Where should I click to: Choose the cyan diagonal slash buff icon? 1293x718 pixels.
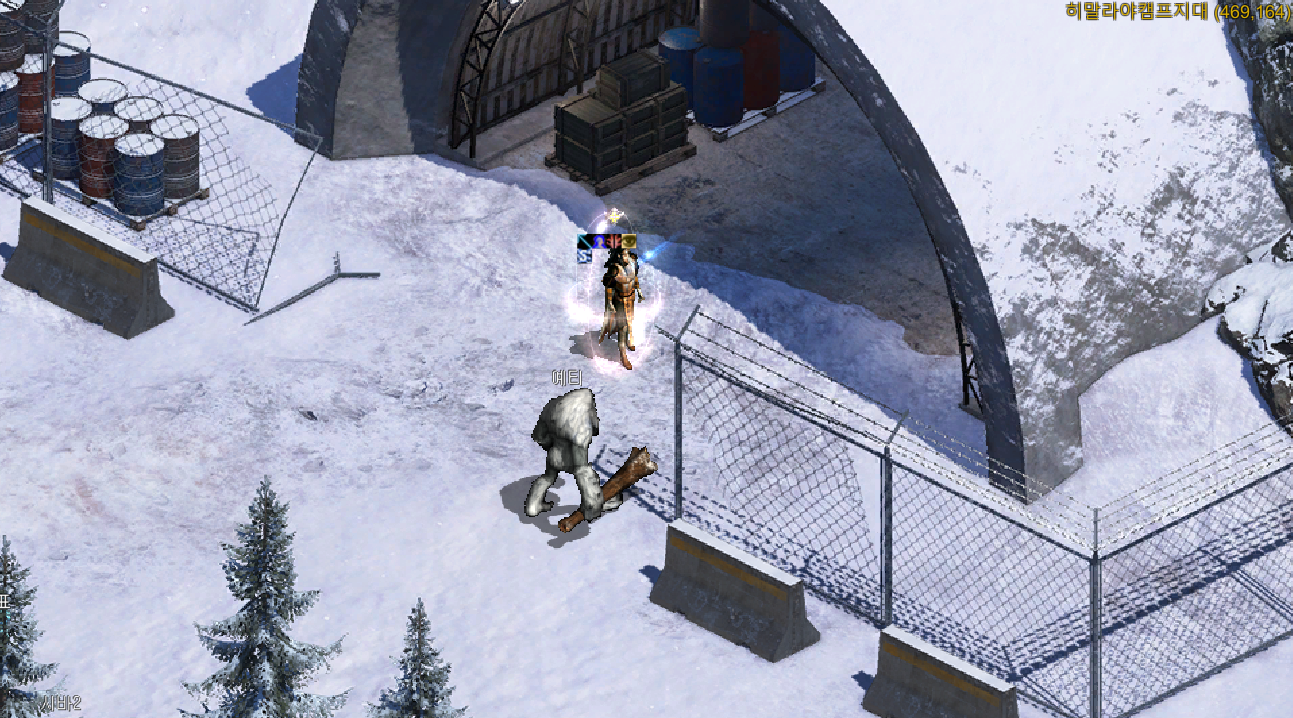pos(585,241)
